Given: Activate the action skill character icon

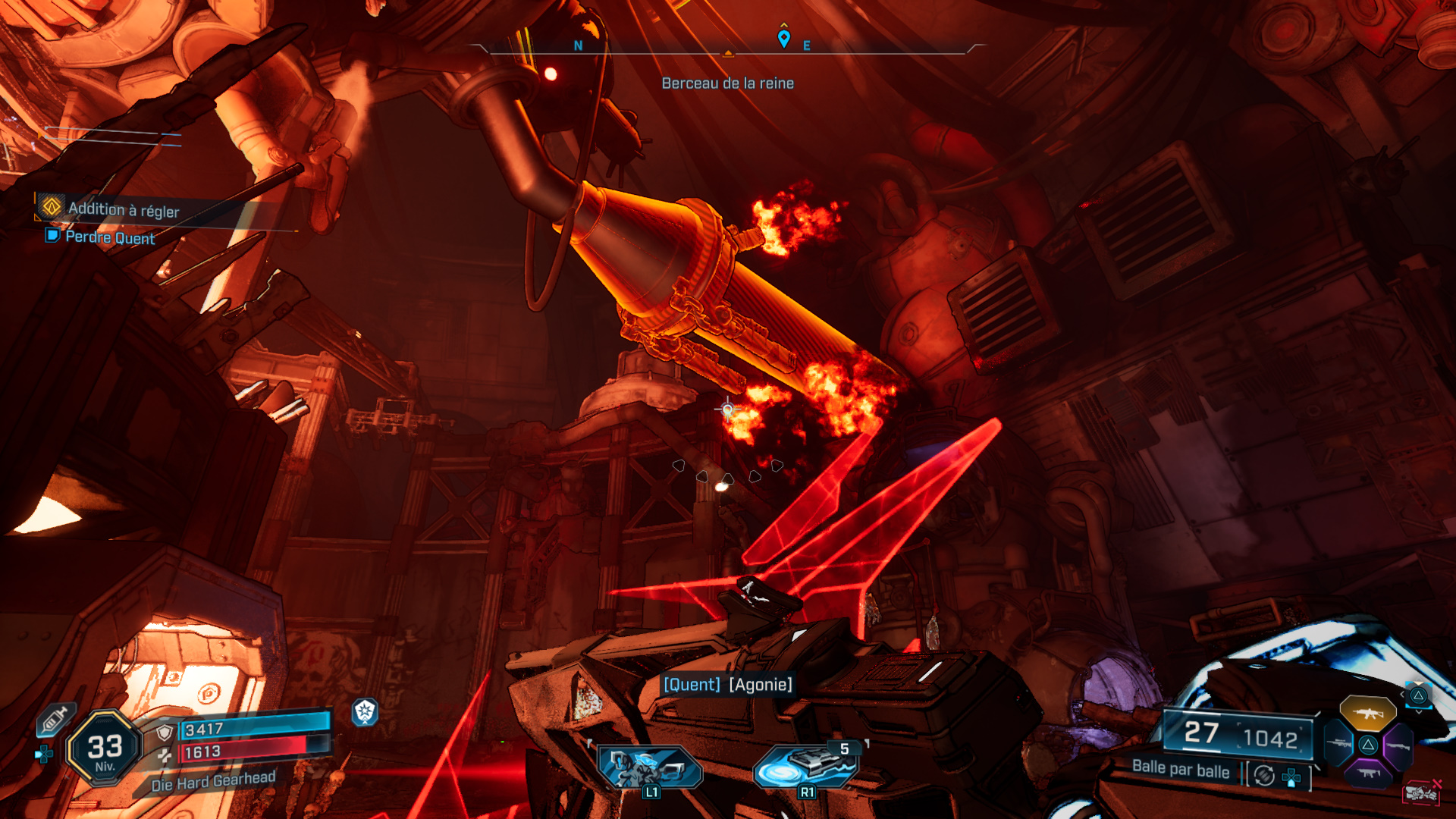Looking at the screenshot, I should tap(650, 767).
